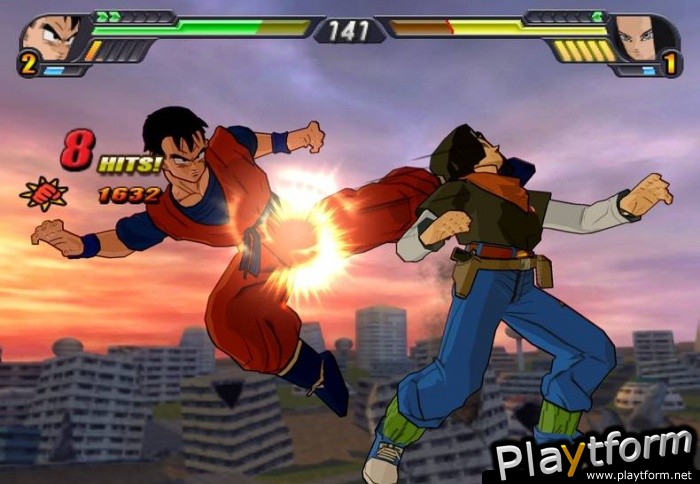Click the left fighter's portrait
The height and width of the screenshot is (484, 700).
(x=48, y=38)
